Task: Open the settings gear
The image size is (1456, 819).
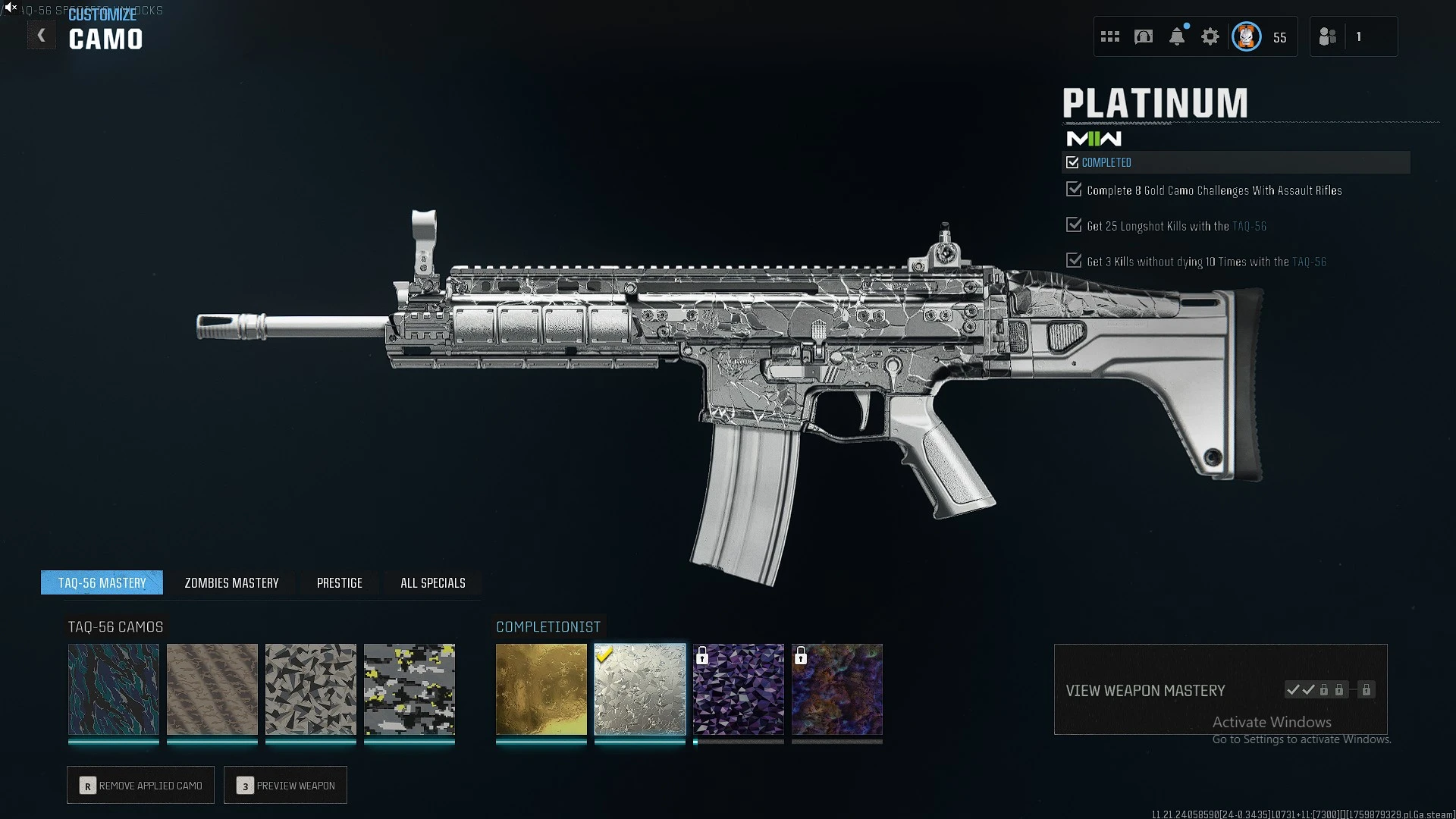Action: click(x=1210, y=36)
